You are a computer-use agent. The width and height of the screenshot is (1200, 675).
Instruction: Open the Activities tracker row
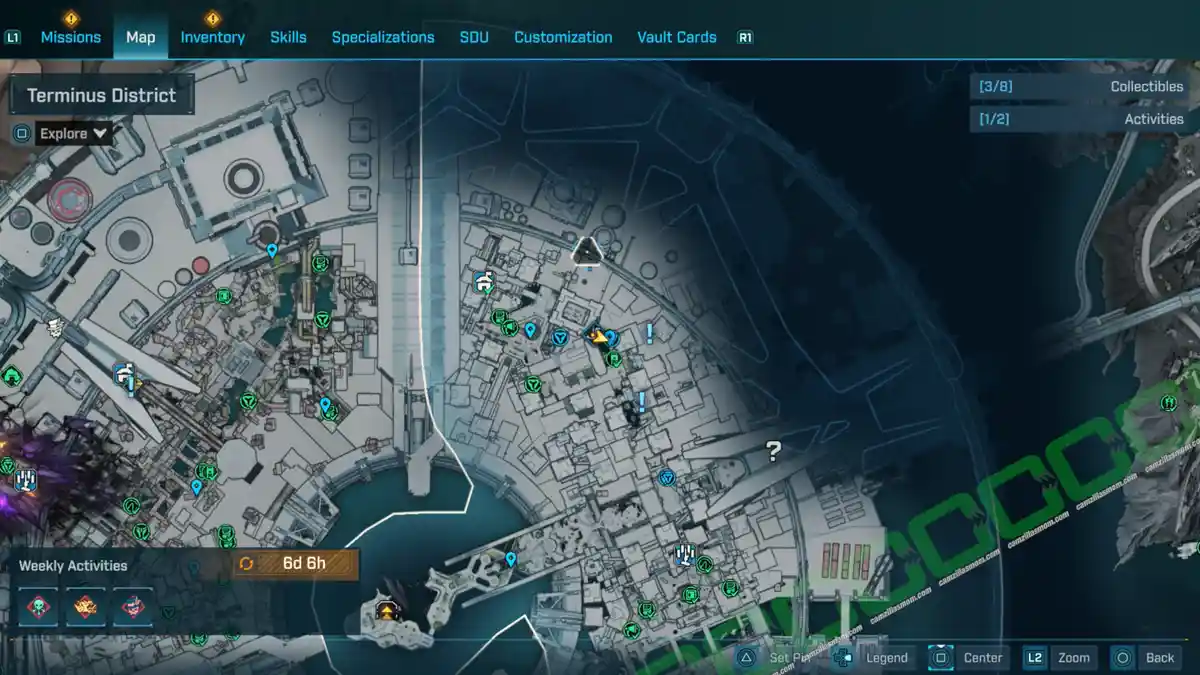click(1083, 119)
